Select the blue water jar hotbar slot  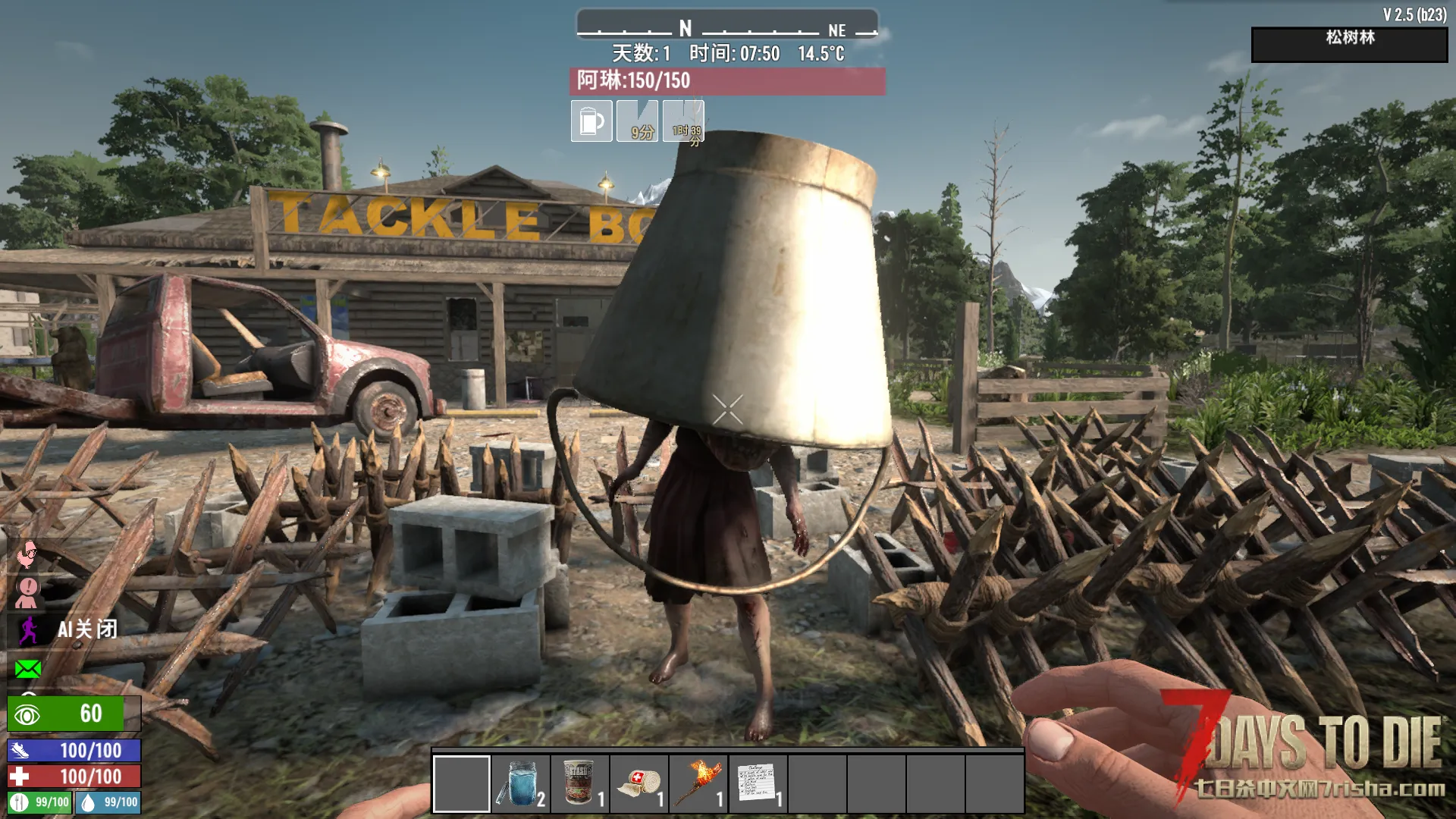[521, 783]
